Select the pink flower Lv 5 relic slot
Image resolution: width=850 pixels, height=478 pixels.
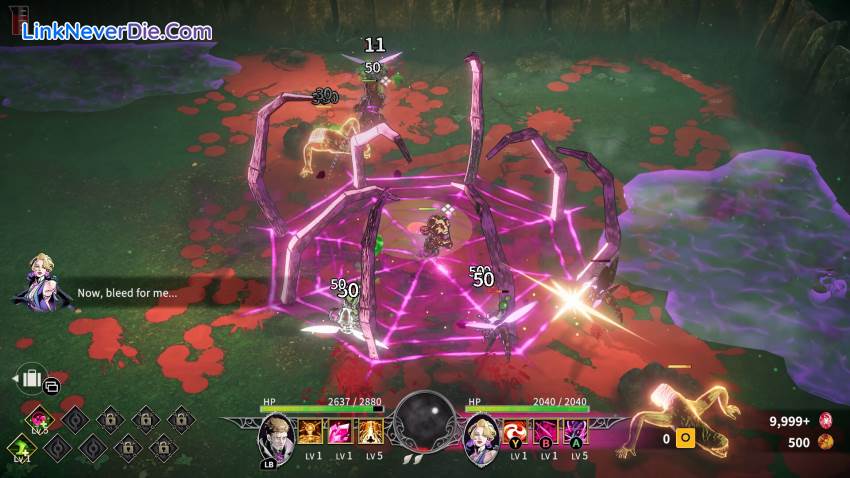tap(40, 418)
